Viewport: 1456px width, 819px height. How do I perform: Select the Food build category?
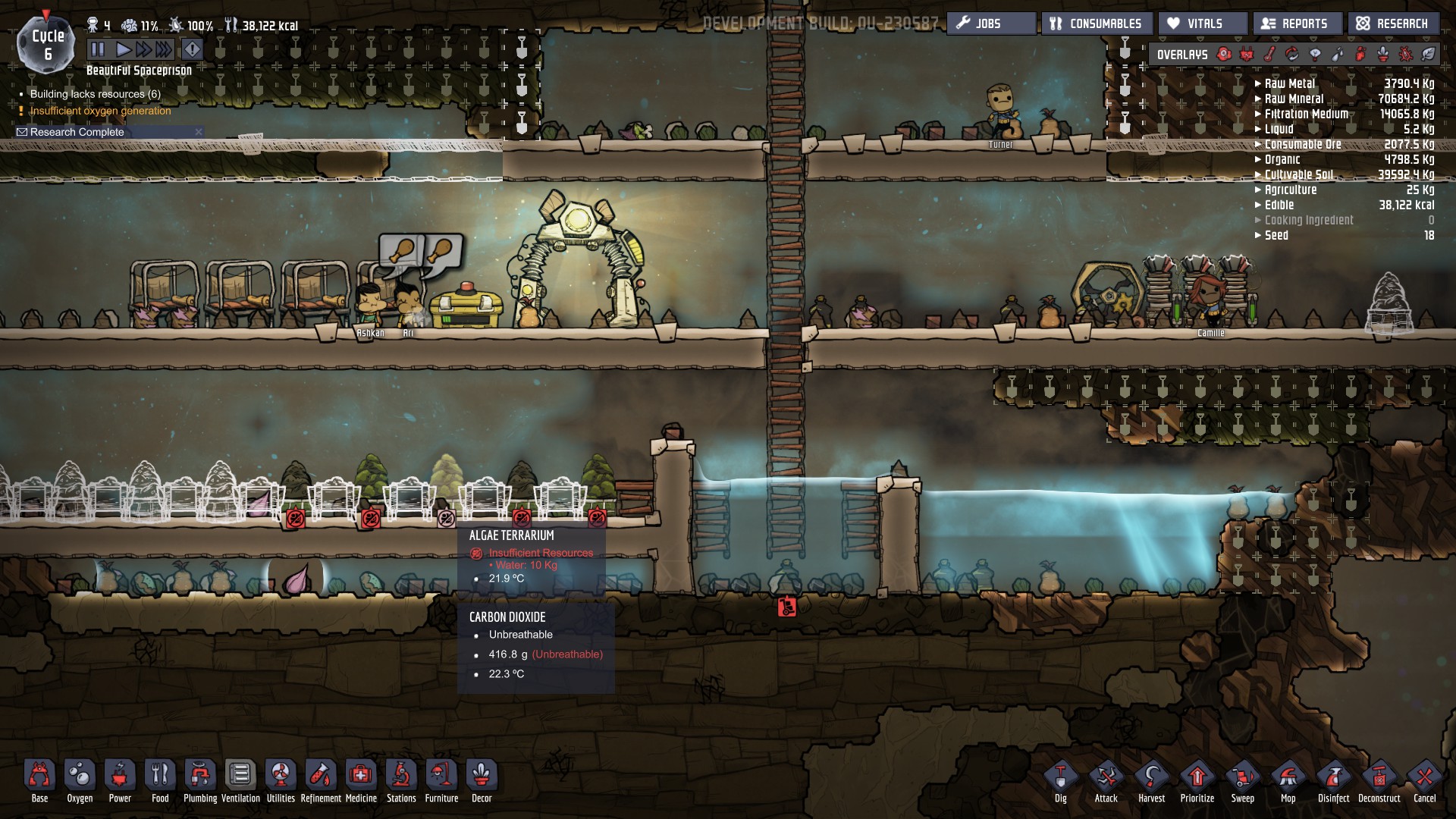click(x=160, y=780)
